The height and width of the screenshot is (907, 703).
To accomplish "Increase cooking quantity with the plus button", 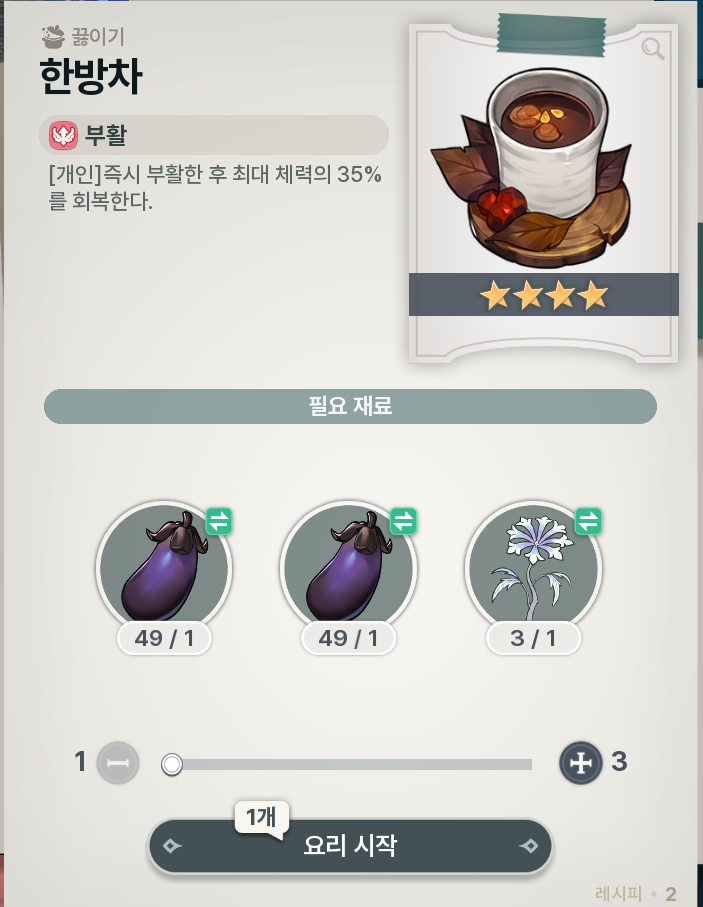I will click(580, 763).
